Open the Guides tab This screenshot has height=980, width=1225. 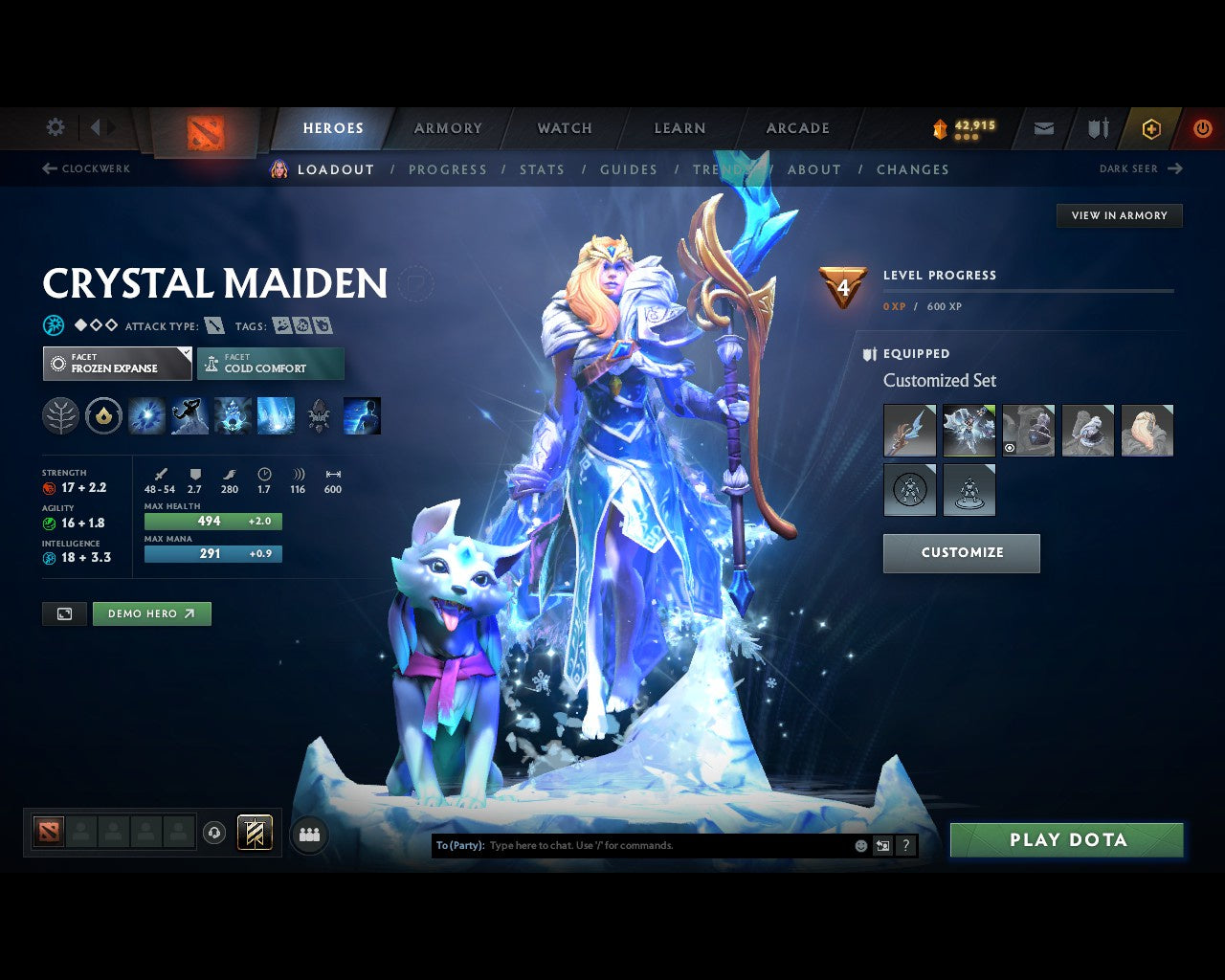click(629, 169)
